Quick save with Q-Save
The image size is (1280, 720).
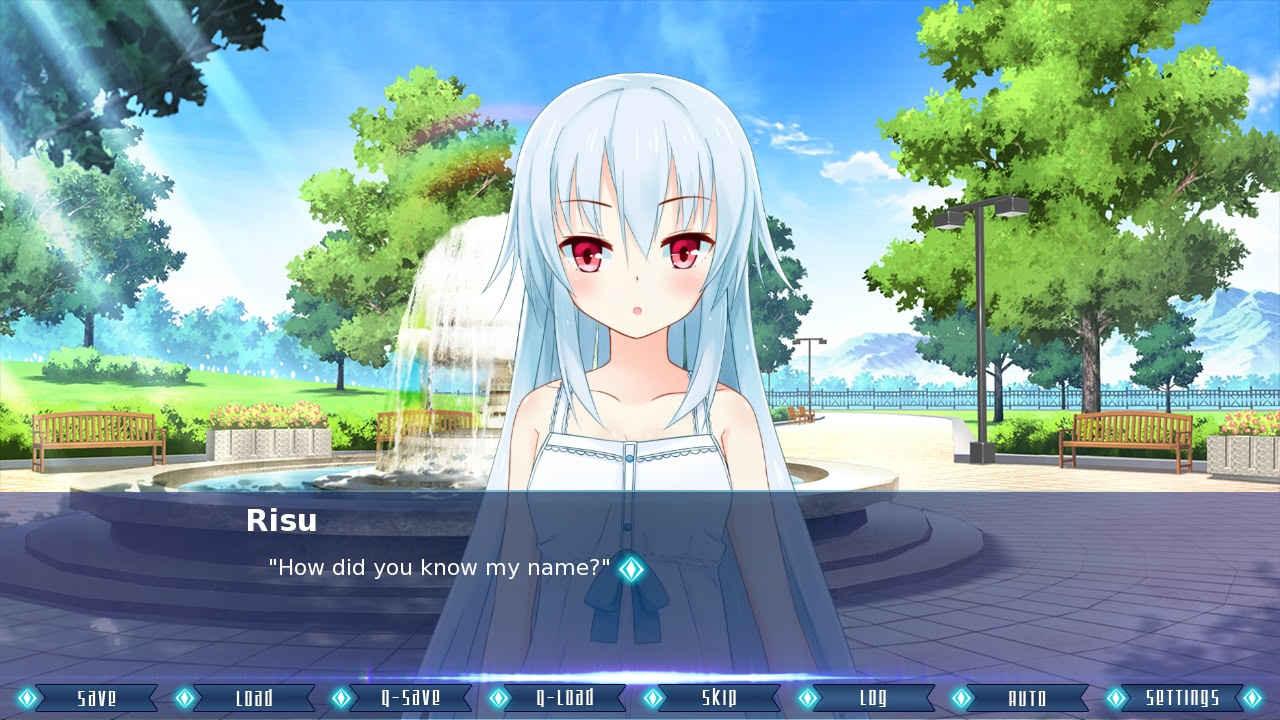[x=410, y=698]
